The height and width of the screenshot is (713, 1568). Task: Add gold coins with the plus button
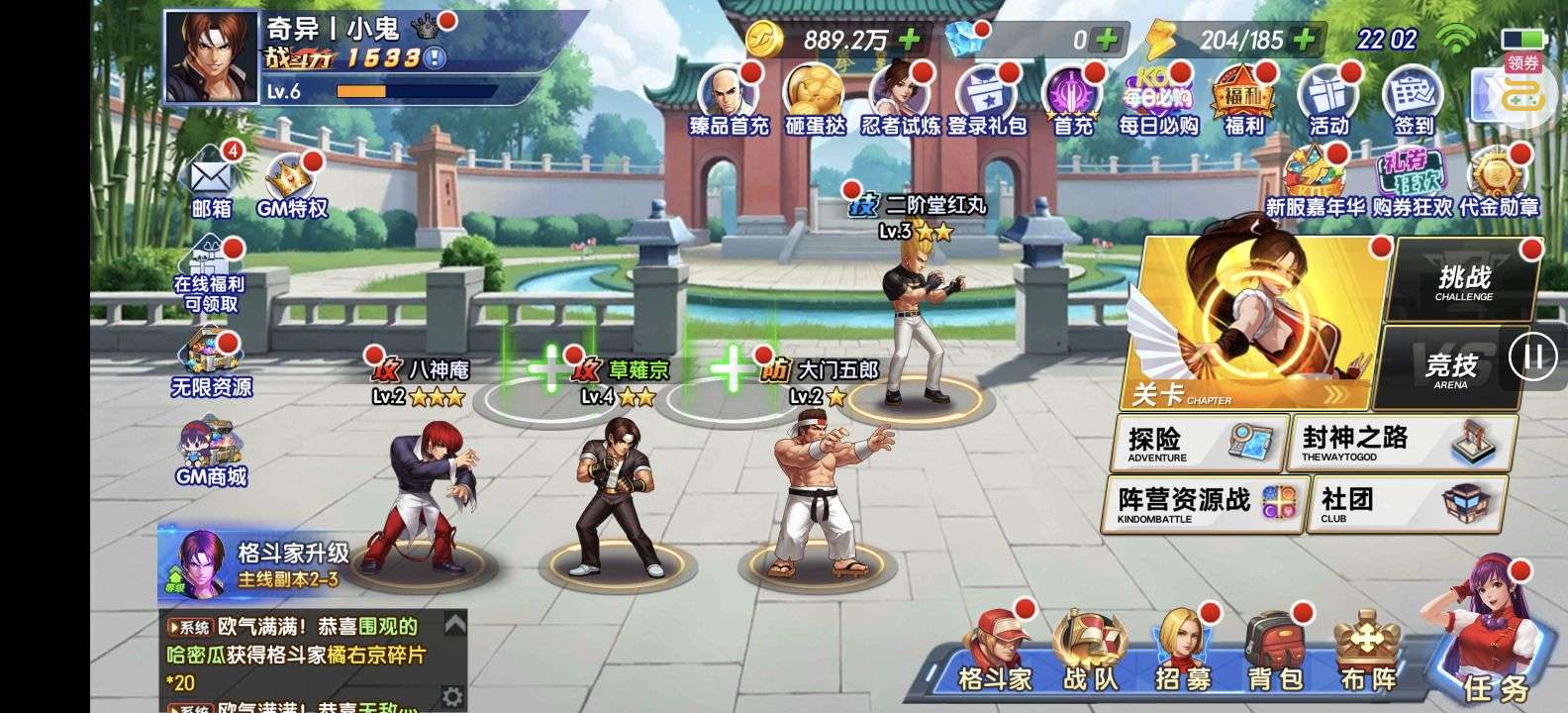pos(908,40)
